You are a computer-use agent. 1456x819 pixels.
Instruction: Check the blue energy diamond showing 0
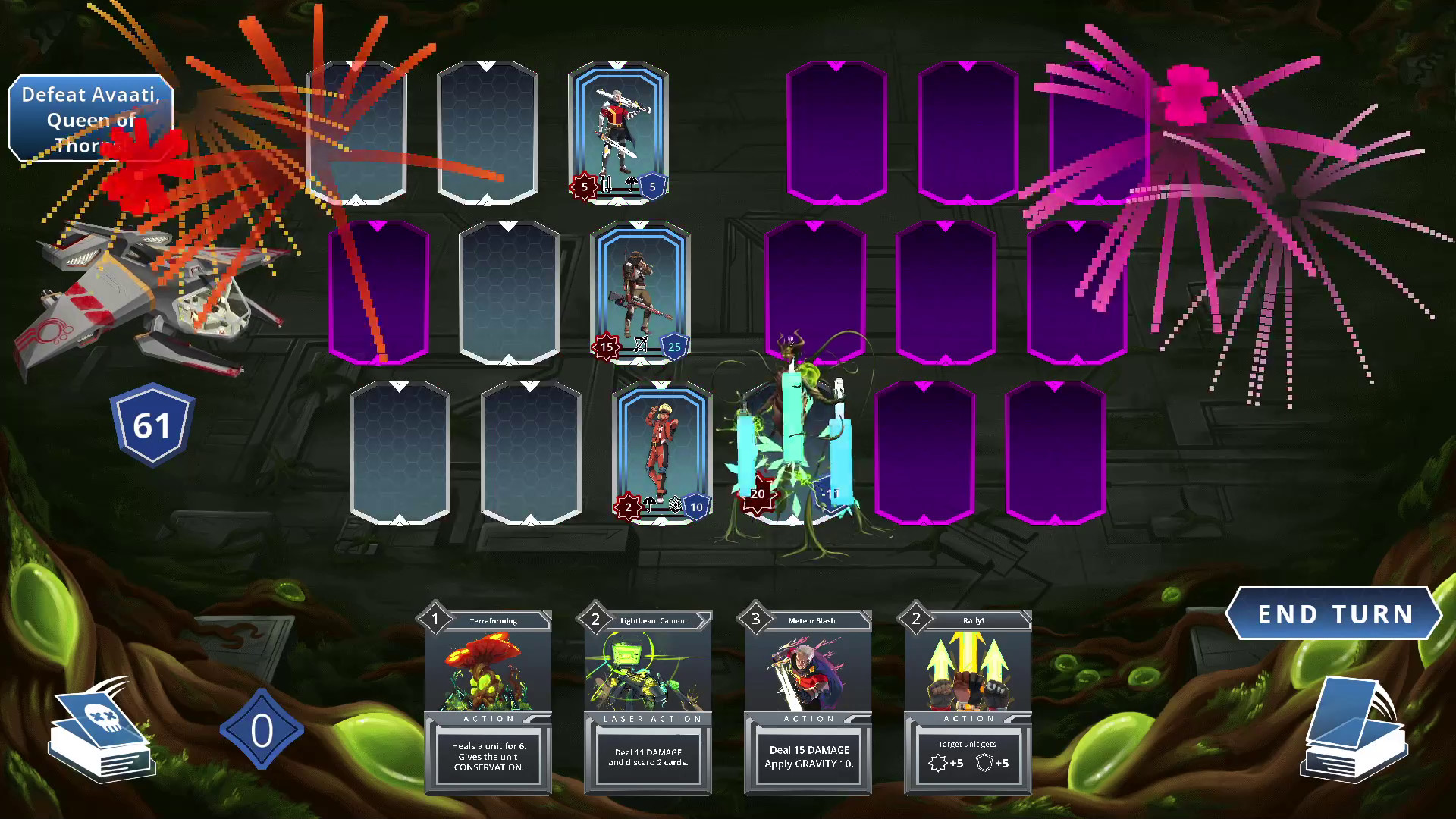click(x=262, y=730)
